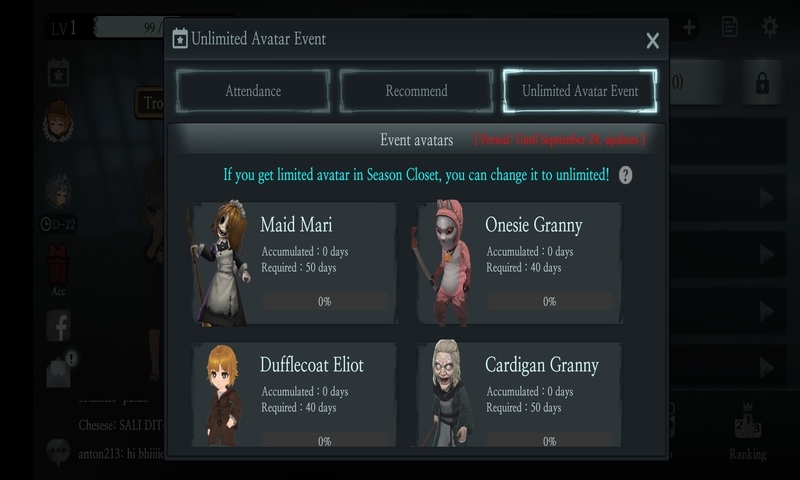Pick the Dufflecoat Eliot avatar card

tap(294, 395)
